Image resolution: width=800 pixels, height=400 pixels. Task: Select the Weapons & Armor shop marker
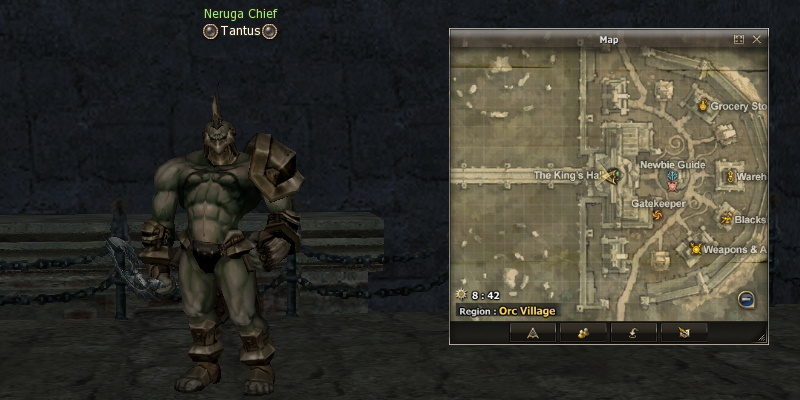coord(695,248)
